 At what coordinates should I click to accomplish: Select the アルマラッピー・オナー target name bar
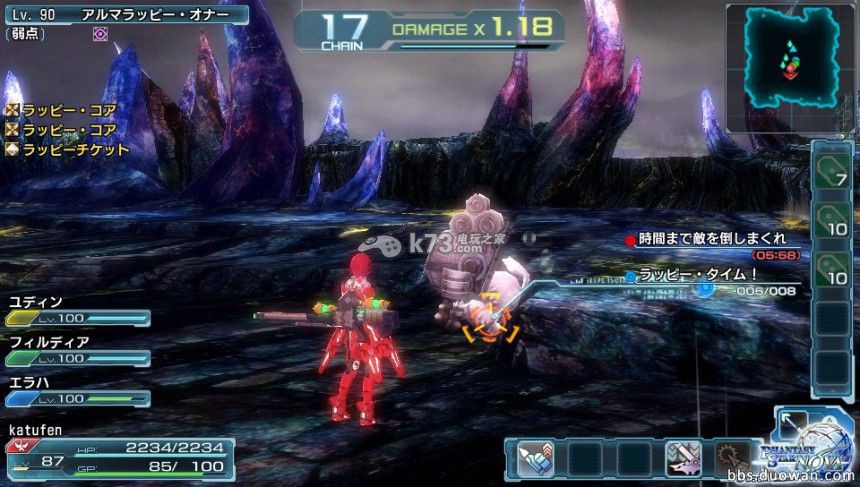tap(125, 14)
